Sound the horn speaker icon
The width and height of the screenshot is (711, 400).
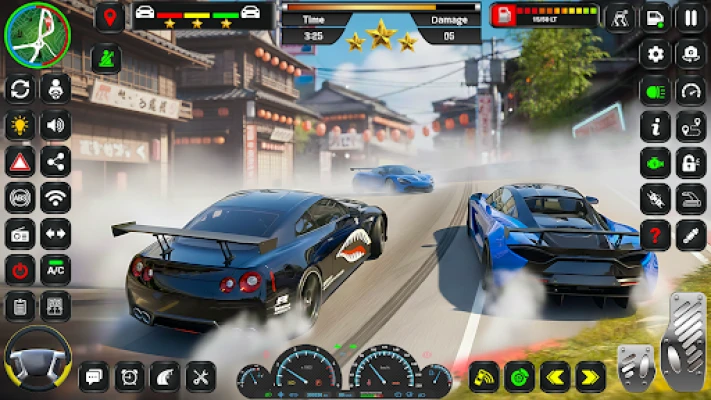tap(55, 125)
